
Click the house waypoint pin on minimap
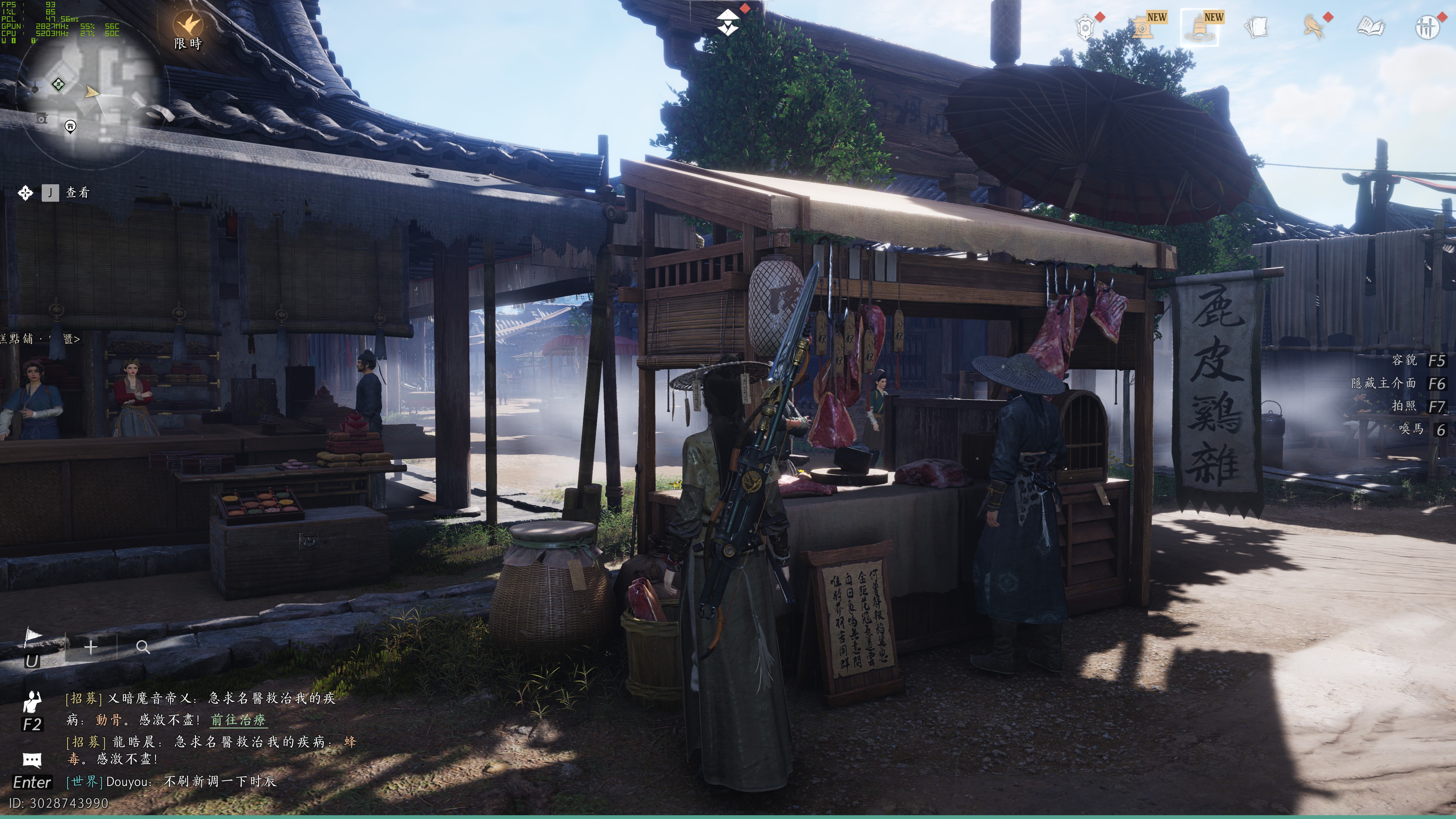pyautogui.click(x=70, y=126)
